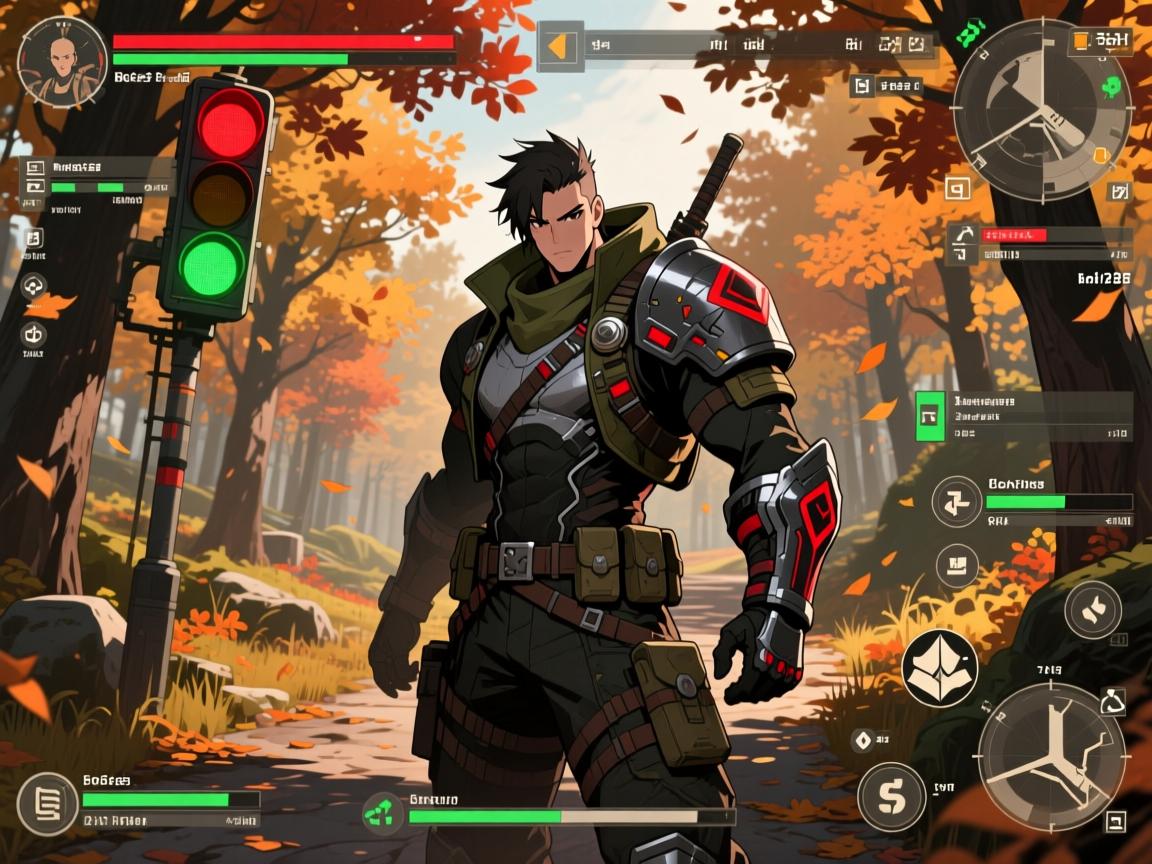The width and height of the screenshot is (1152, 864).
Task: Activate the round S button
Action: (890, 797)
